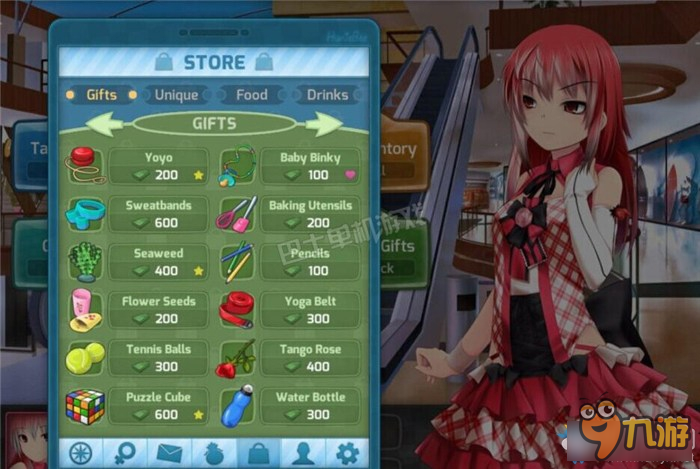Screen dimensions: 700x469
Task: Select the Sweatbands item
Action: click(158, 214)
